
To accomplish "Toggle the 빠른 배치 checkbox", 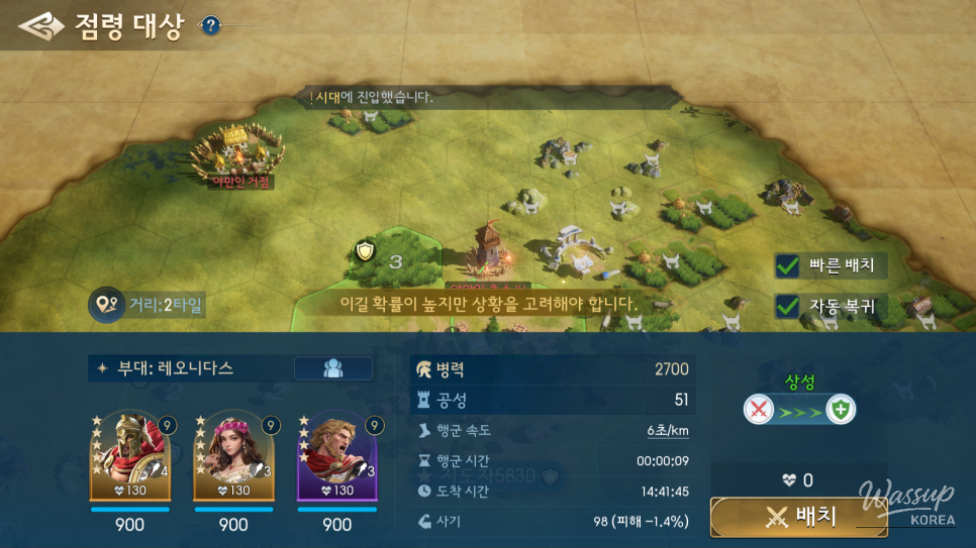I will coord(788,266).
